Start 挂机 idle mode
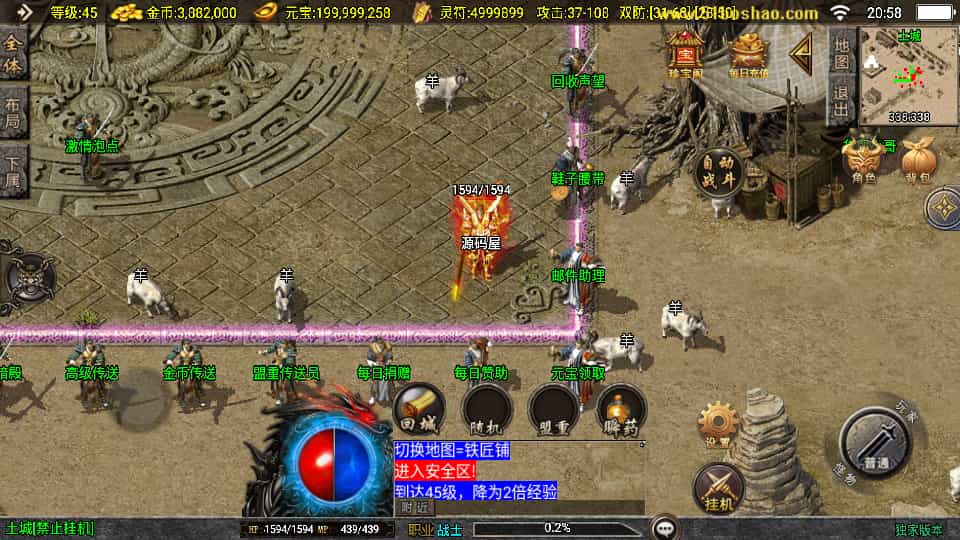The width and height of the screenshot is (960, 540). [718, 487]
